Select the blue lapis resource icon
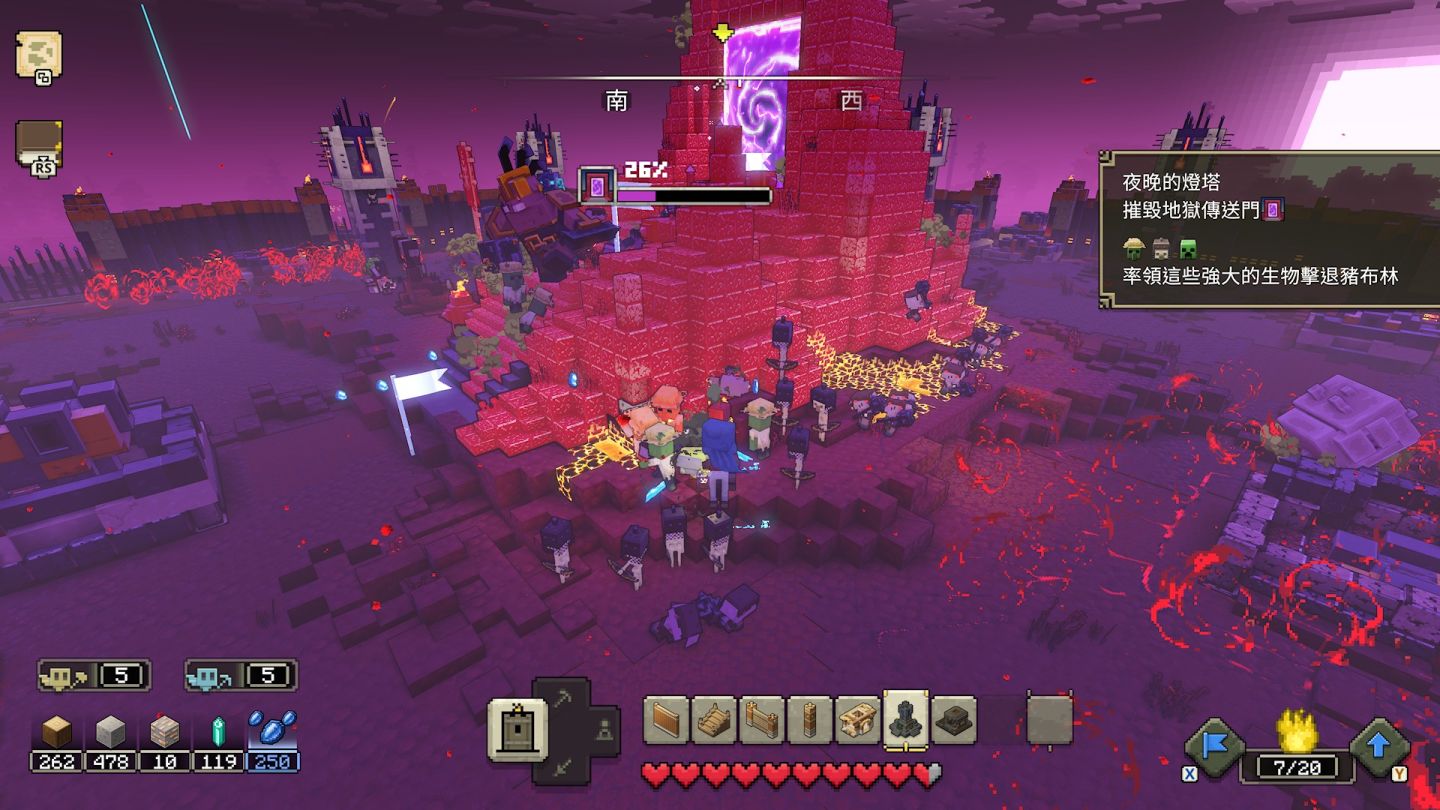This screenshot has height=810, width=1440. click(x=272, y=730)
